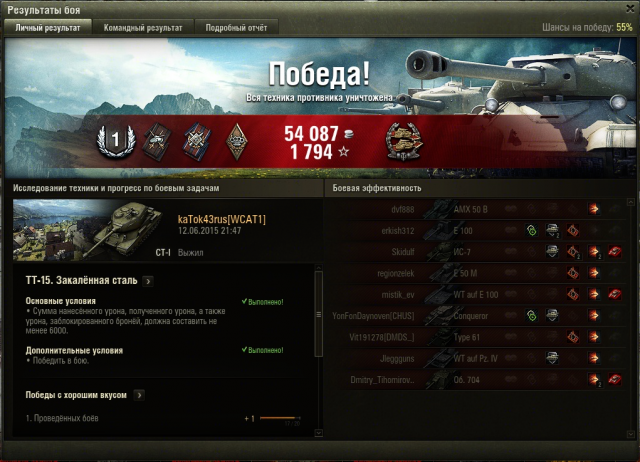Expand the ТТ-15. Закалённая сталь mission arrow
This screenshot has height=462, width=640.
coord(147,281)
